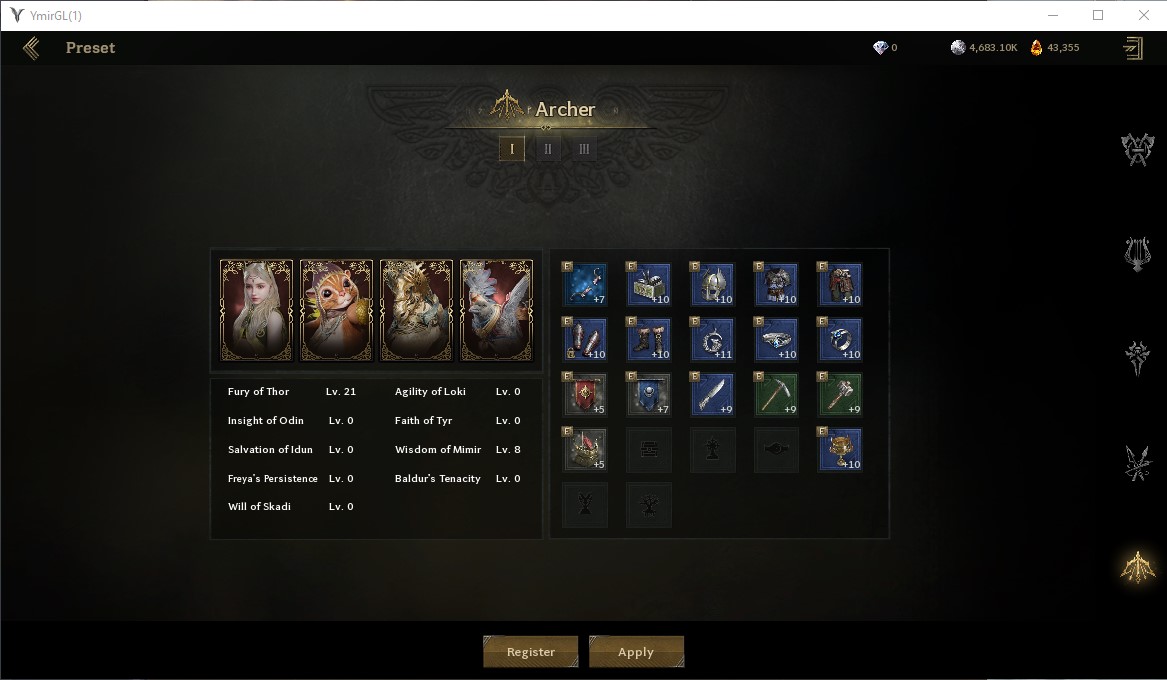Select the +11 necklace slot
This screenshot has height=680, width=1167.
point(713,340)
